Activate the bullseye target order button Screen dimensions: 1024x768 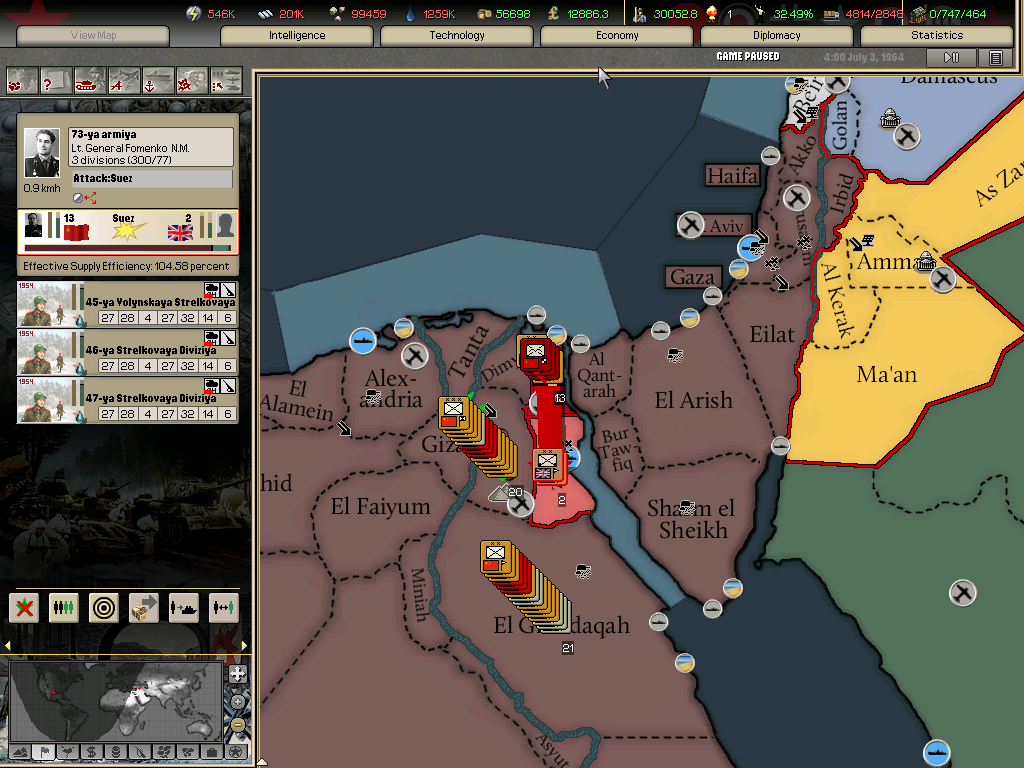103,608
